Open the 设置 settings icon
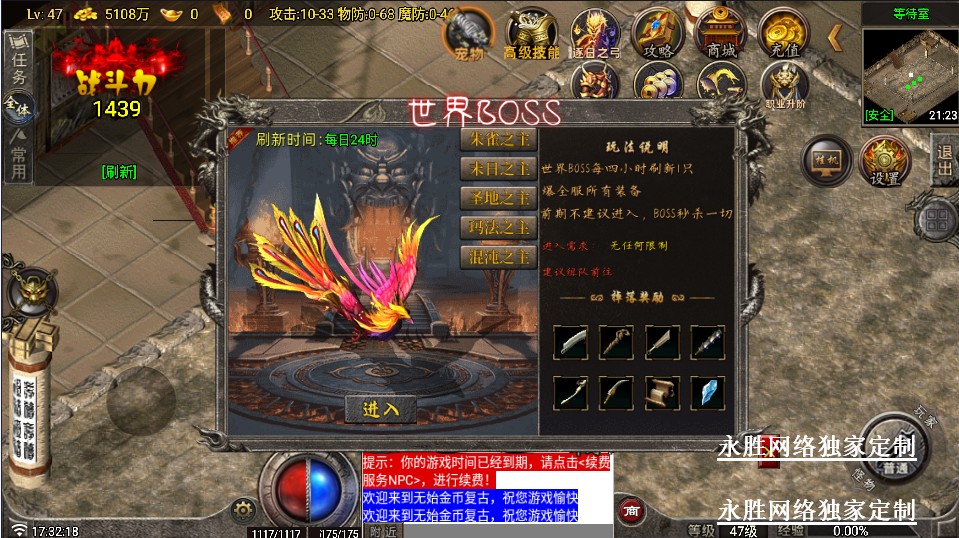 click(884, 162)
